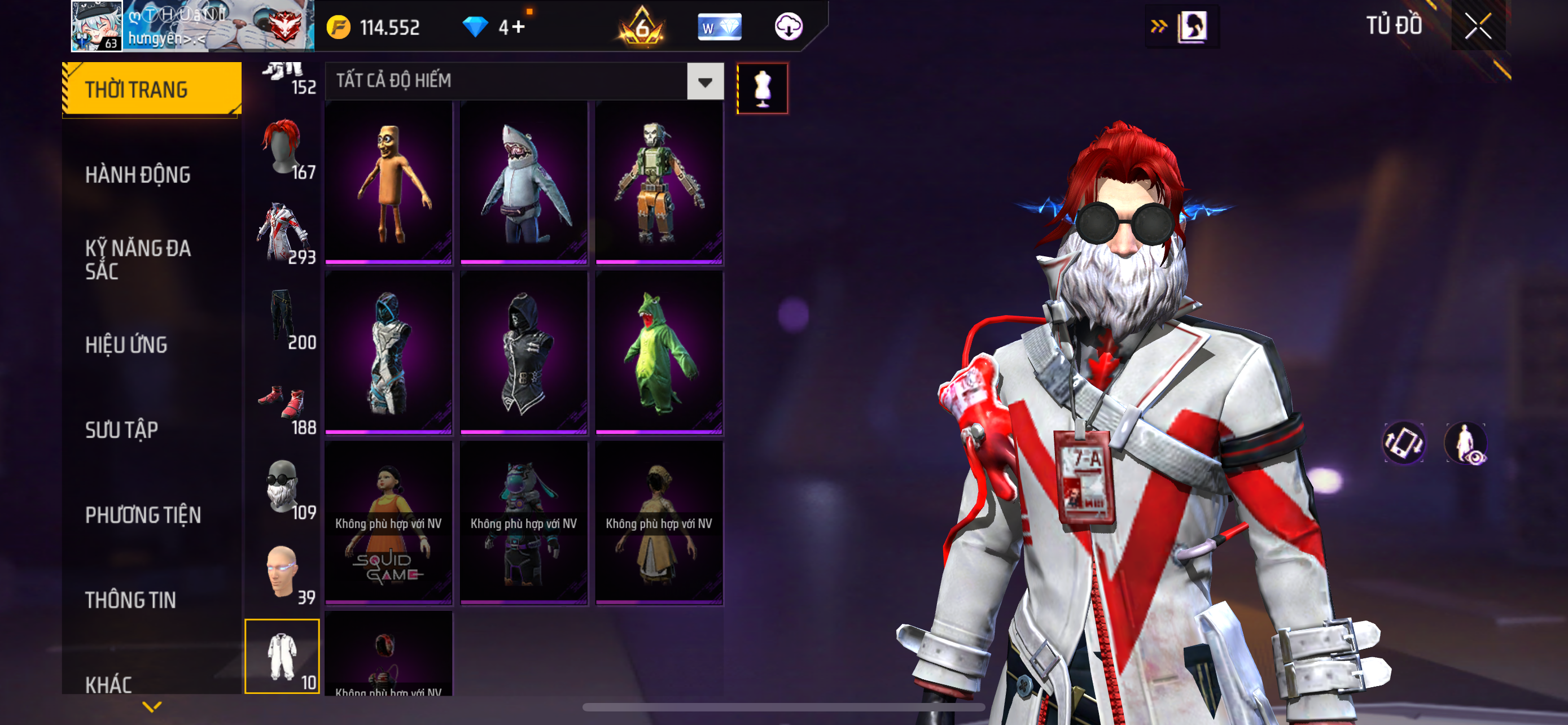
Task: Open the cloud download icon
Action: (789, 27)
